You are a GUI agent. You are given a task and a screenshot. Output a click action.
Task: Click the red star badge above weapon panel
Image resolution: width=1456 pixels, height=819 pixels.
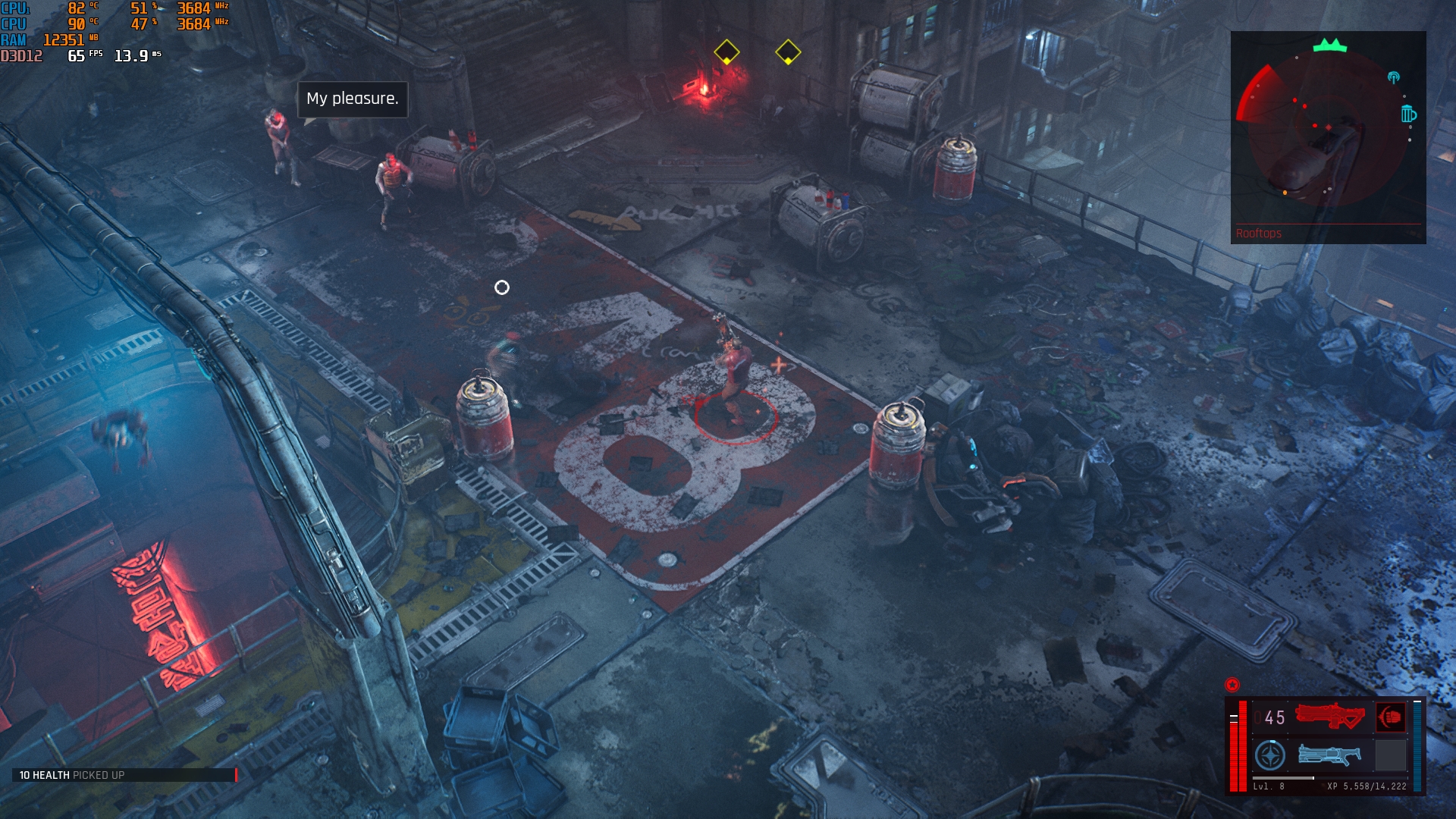[1232, 685]
